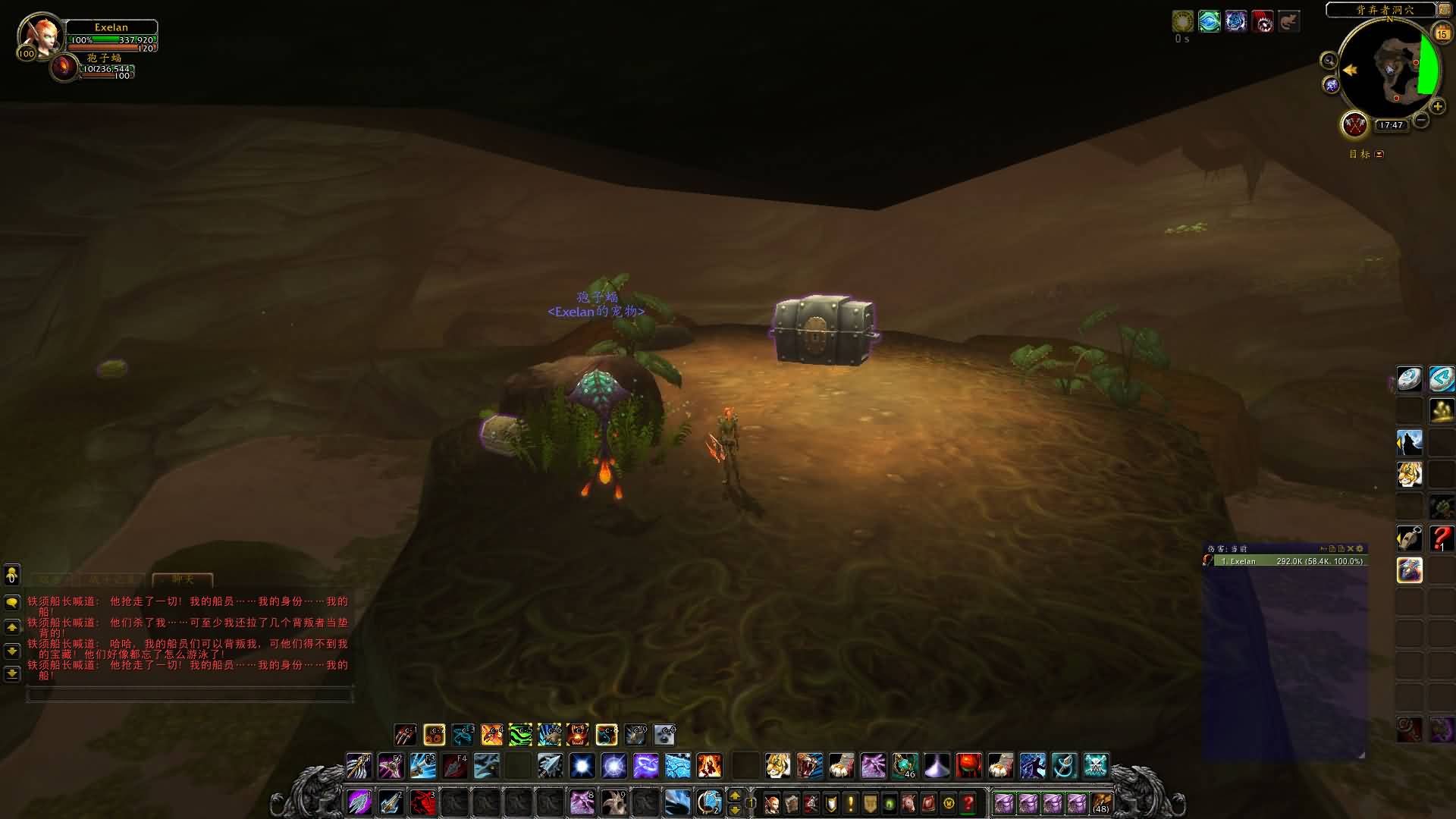The height and width of the screenshot is (819, 1456).
Task: Open the bag with count 48
Action: pos(1101,802)
